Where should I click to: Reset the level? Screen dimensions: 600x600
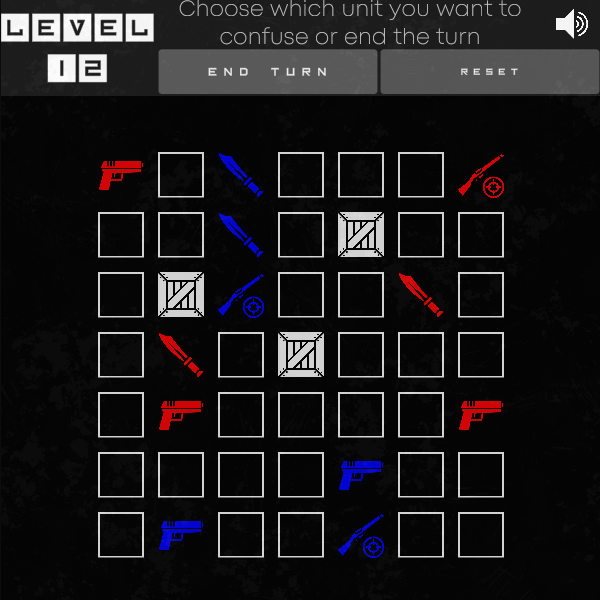(x=489, y=72)
